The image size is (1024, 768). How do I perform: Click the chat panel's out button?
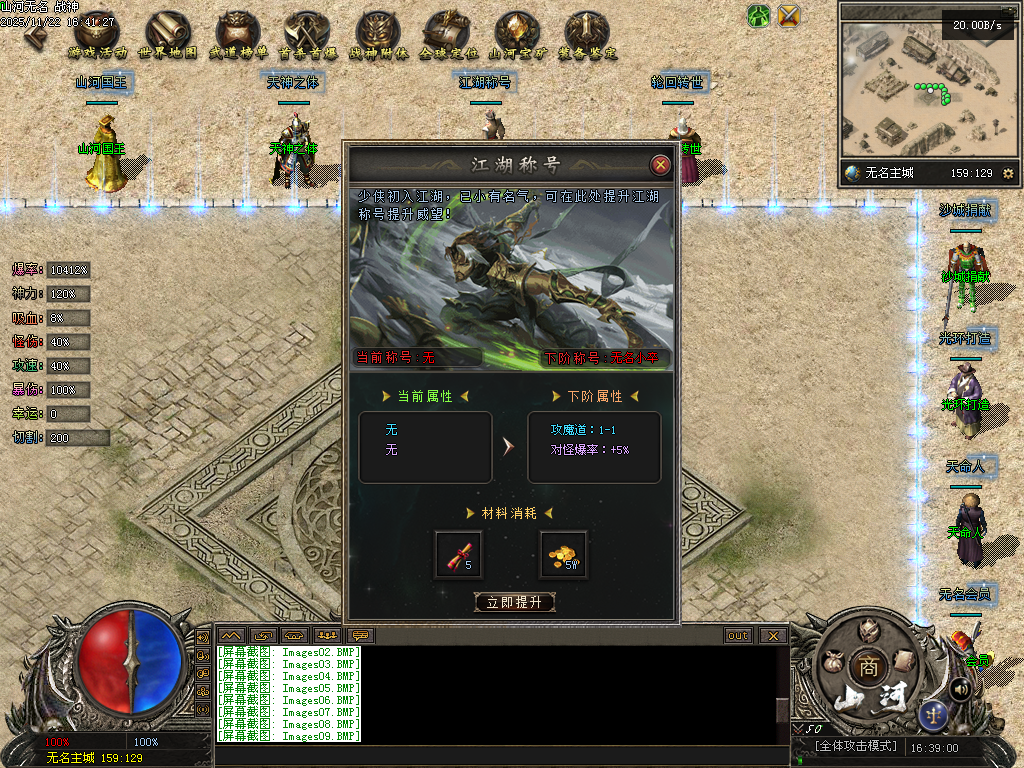point(738,635)
